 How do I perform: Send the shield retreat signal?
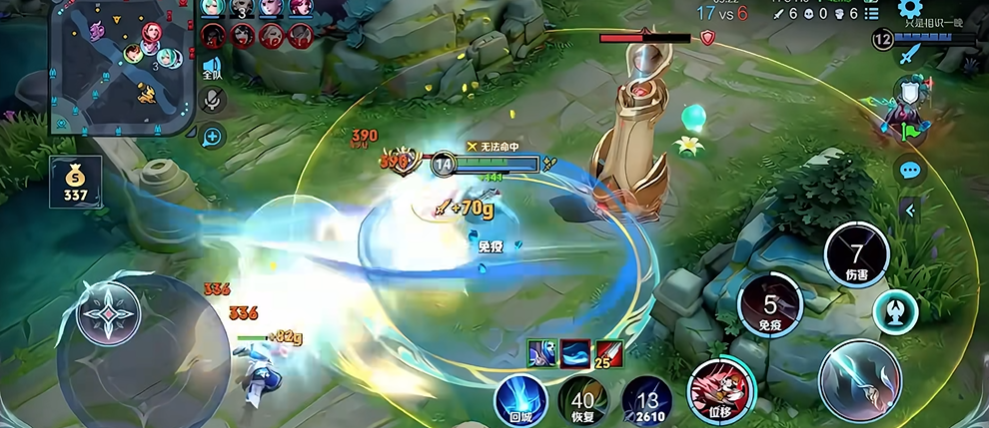pos(908,93)
